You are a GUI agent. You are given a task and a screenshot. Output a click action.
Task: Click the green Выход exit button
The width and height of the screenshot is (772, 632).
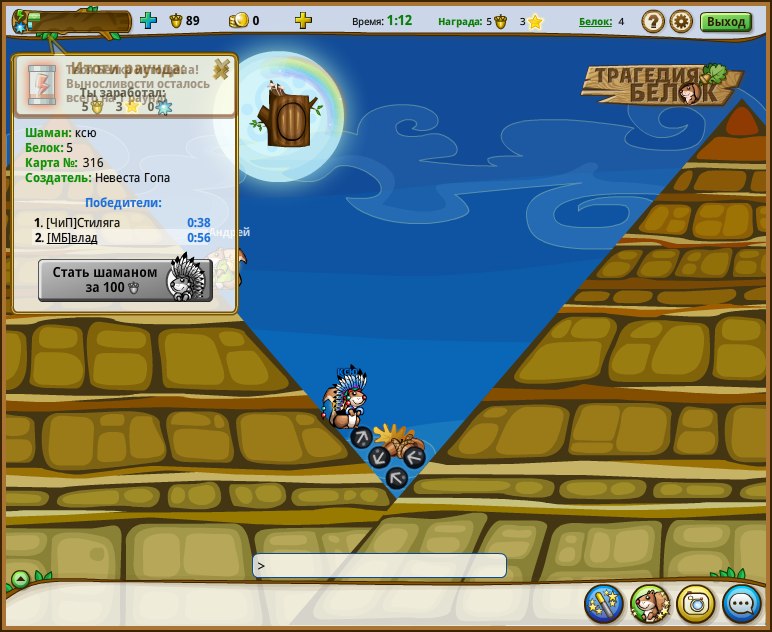[726, 21]
